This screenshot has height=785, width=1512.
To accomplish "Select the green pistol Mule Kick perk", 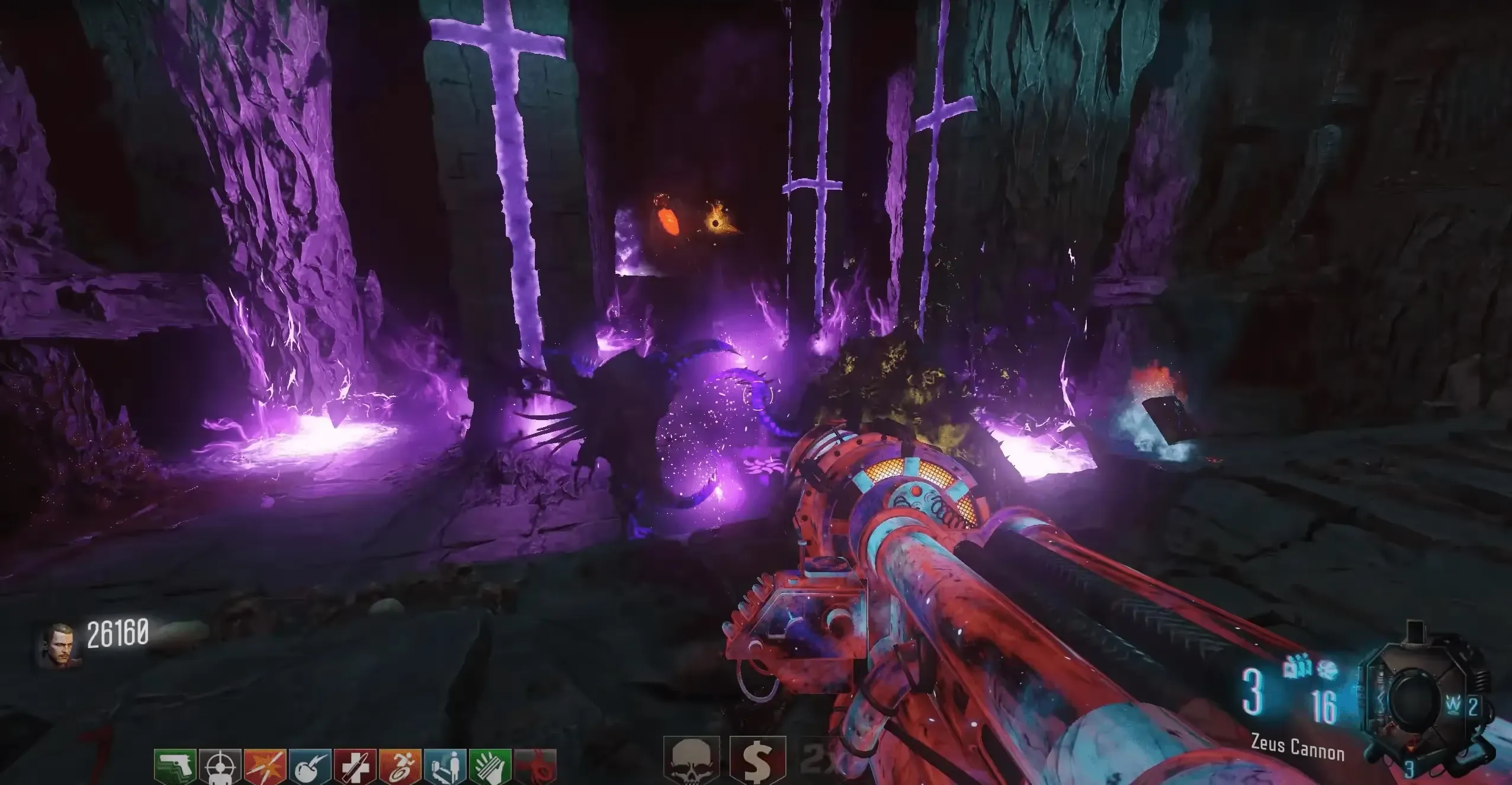I will 175,767.
